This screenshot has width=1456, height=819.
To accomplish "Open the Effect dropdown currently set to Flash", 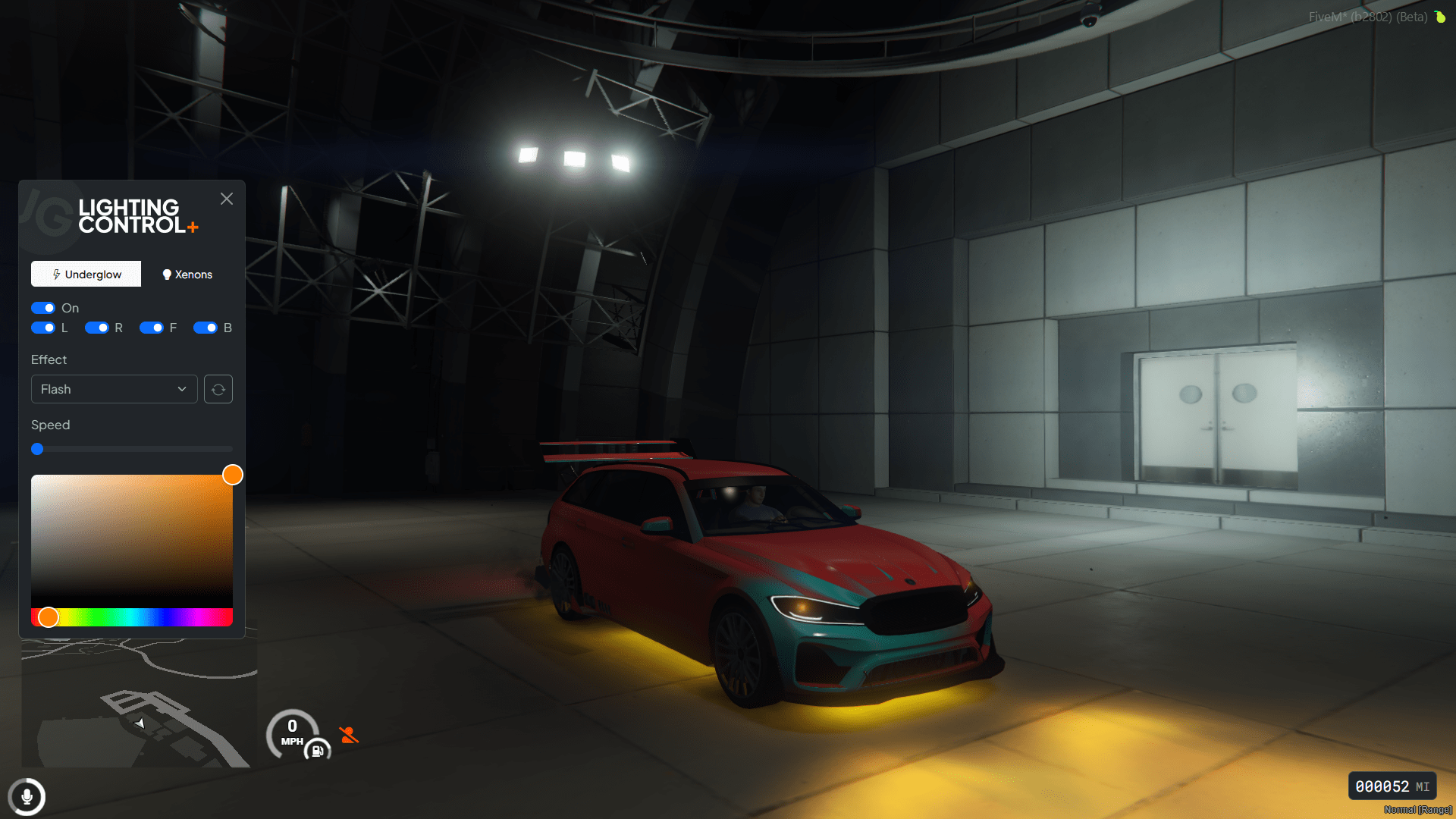I will tap(114, 389).
